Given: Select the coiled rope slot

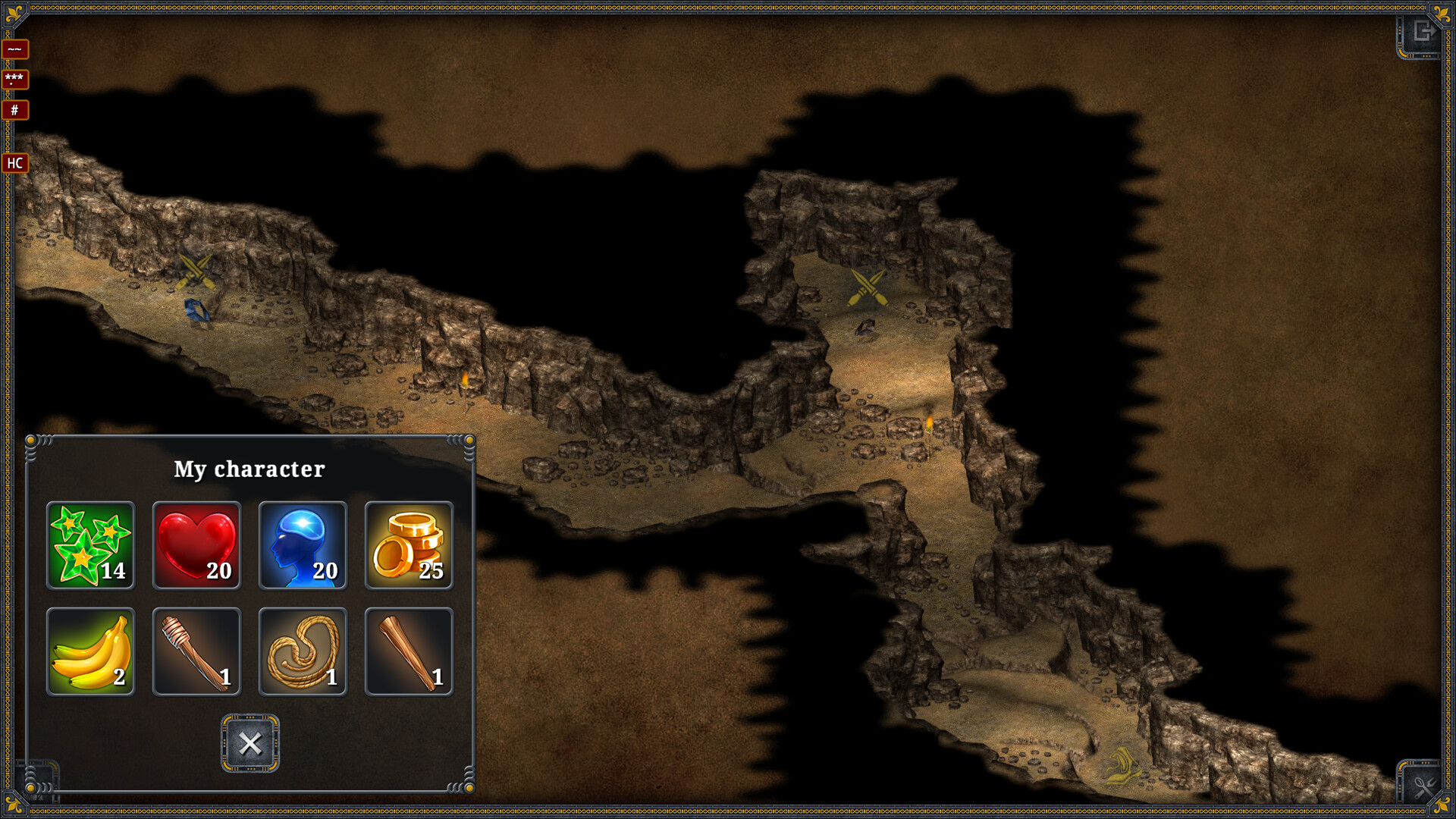Looking at the screenshot, I should 303,651.
